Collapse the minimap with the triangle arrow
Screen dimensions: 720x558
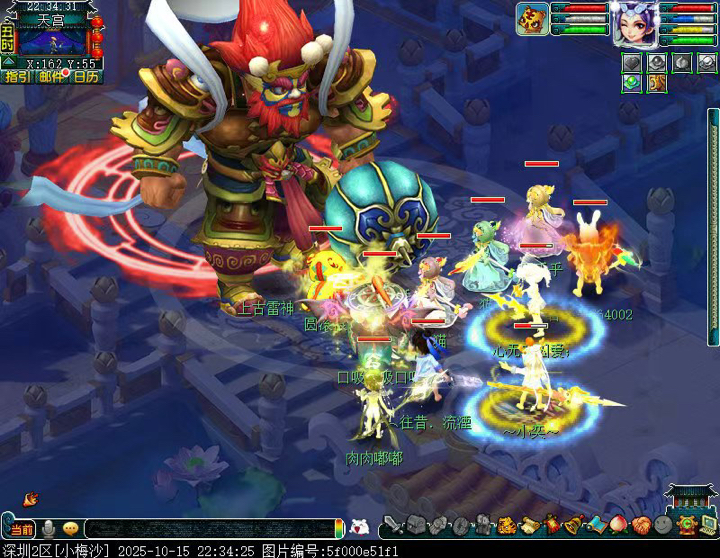pos(8,61)
